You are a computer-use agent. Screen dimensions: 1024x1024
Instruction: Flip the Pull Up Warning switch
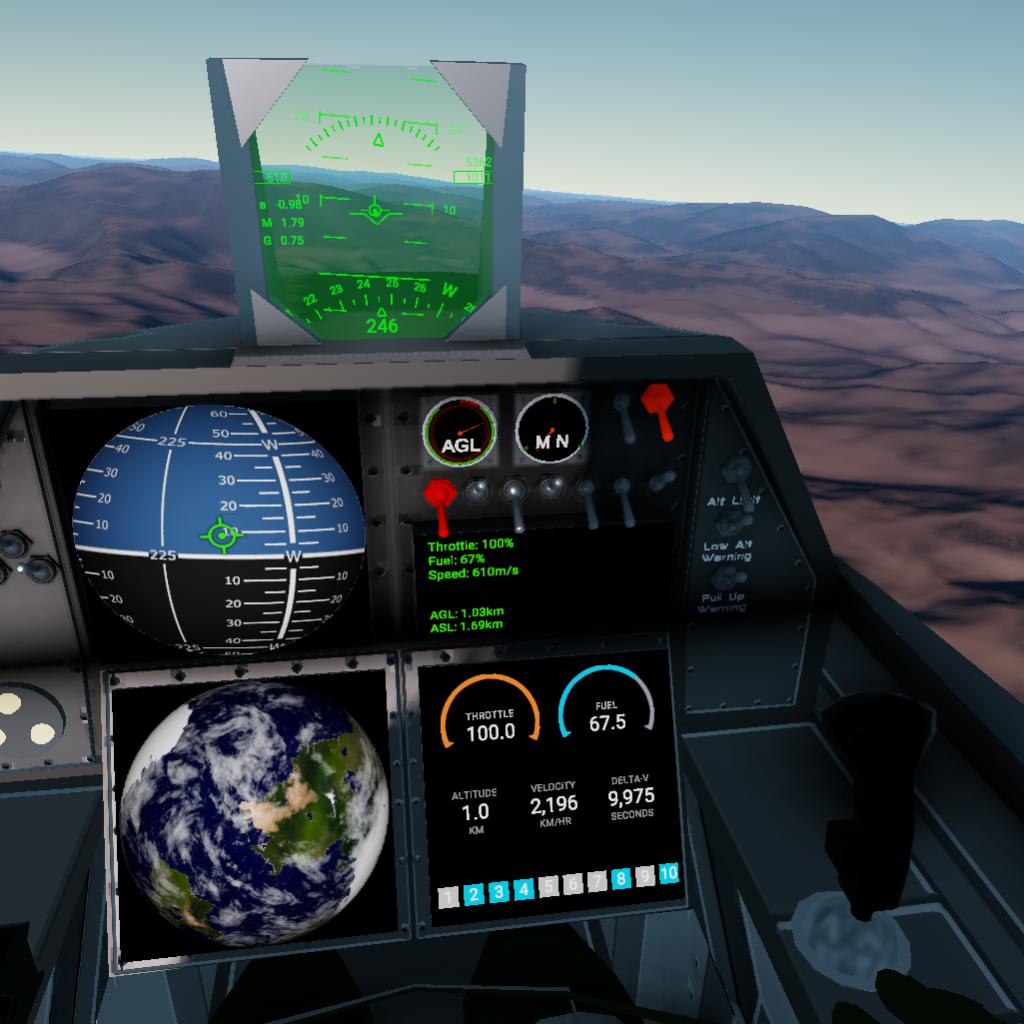pos(731,579)
